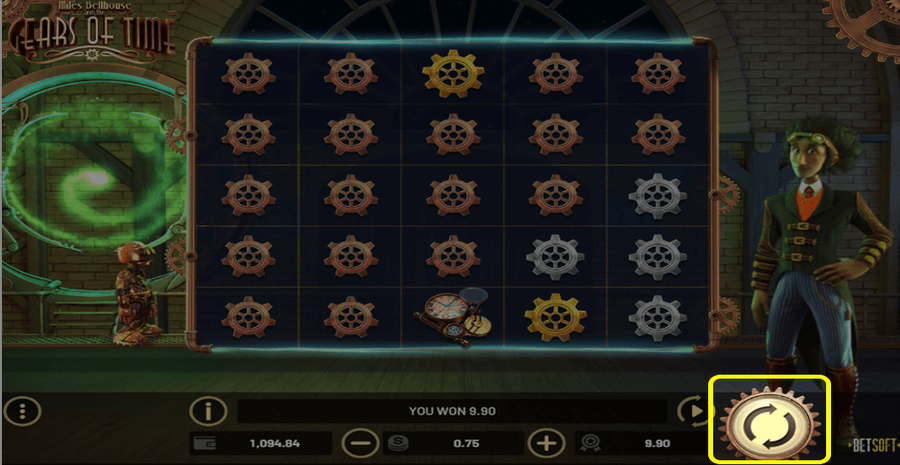Activate the autoplay button

point(691,410)
